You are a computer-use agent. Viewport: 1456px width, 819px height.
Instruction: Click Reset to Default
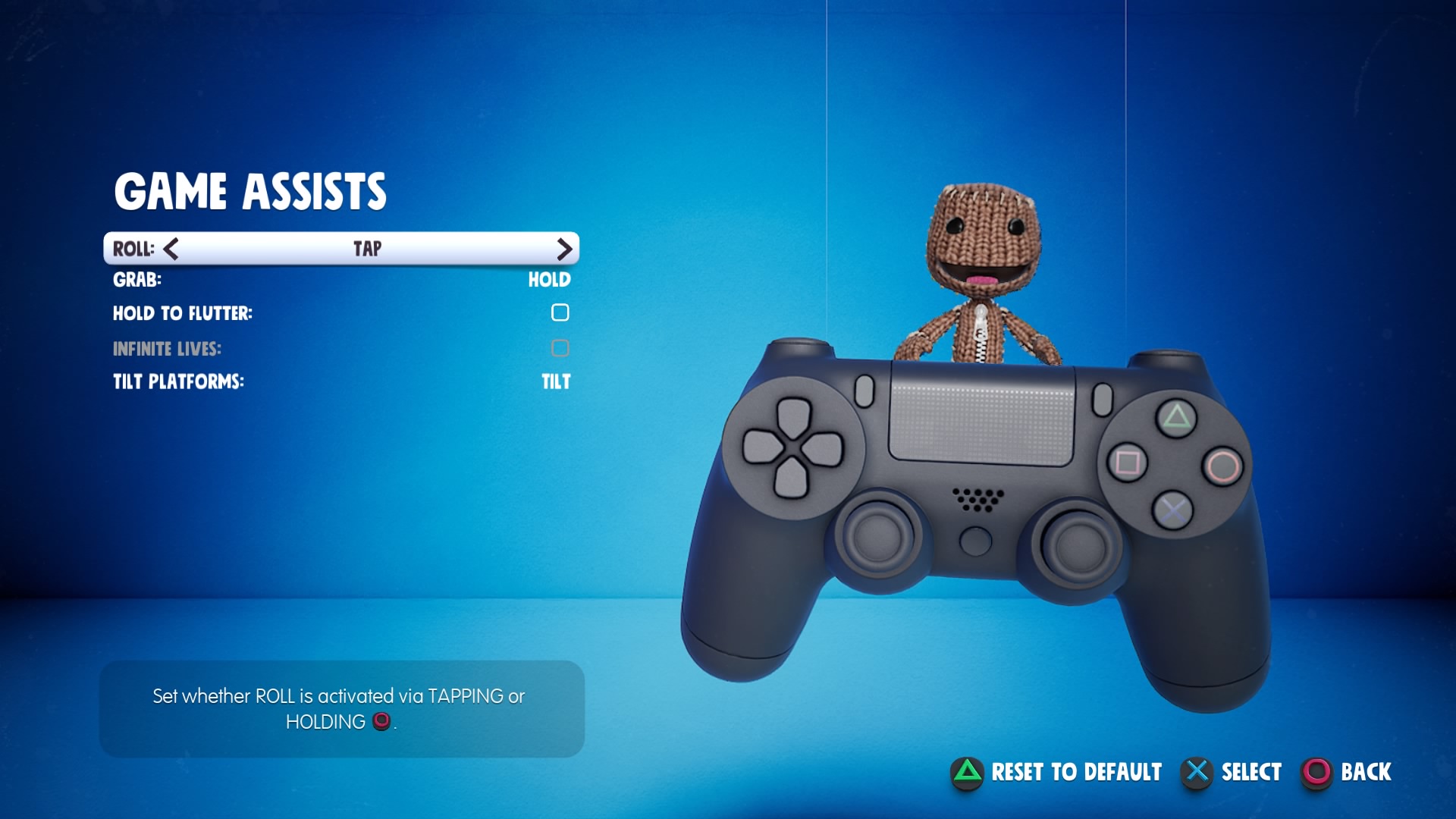coord(1056,772)
